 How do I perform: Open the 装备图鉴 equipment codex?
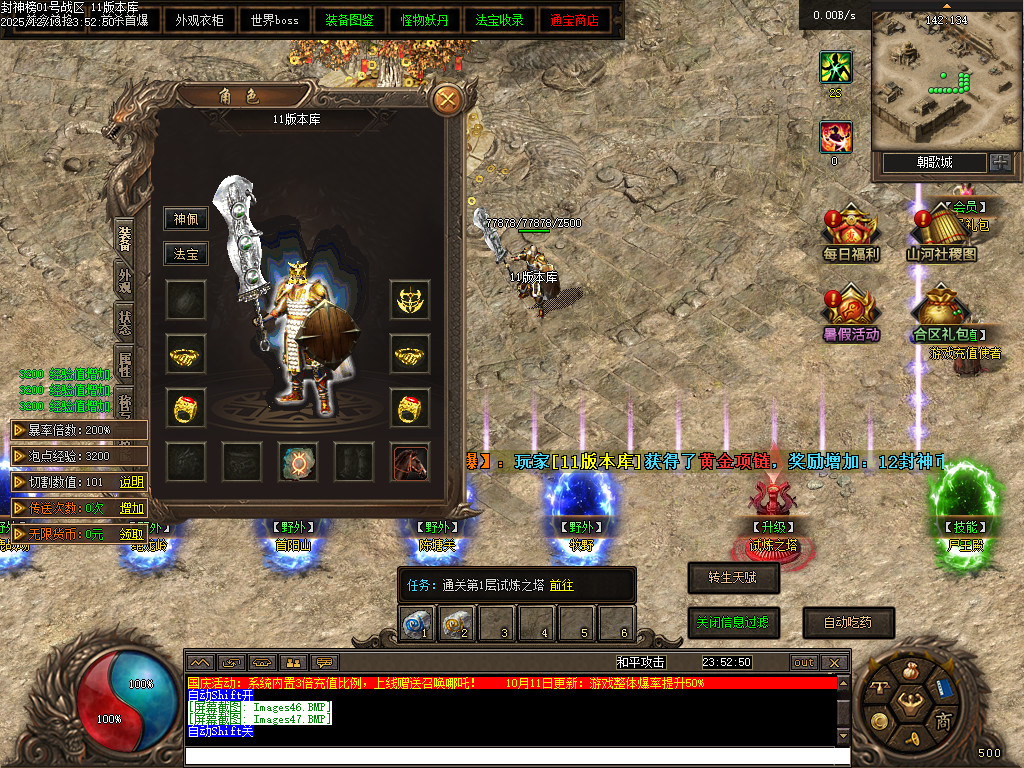350,20
